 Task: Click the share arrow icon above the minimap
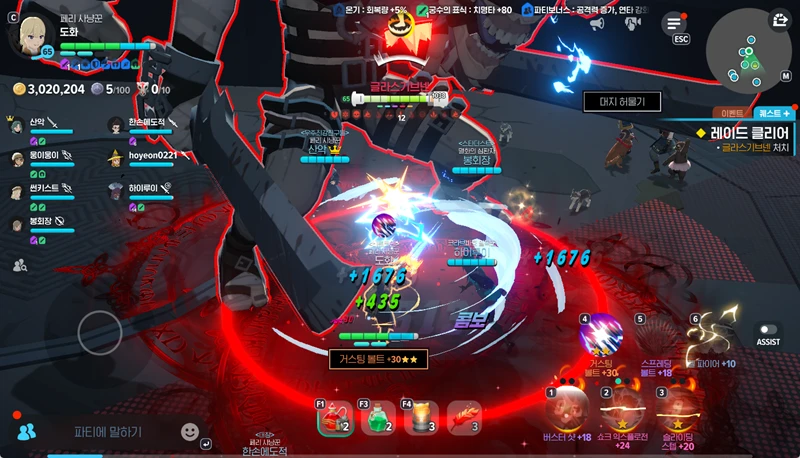pyautogui.click(x=780, y=19)
